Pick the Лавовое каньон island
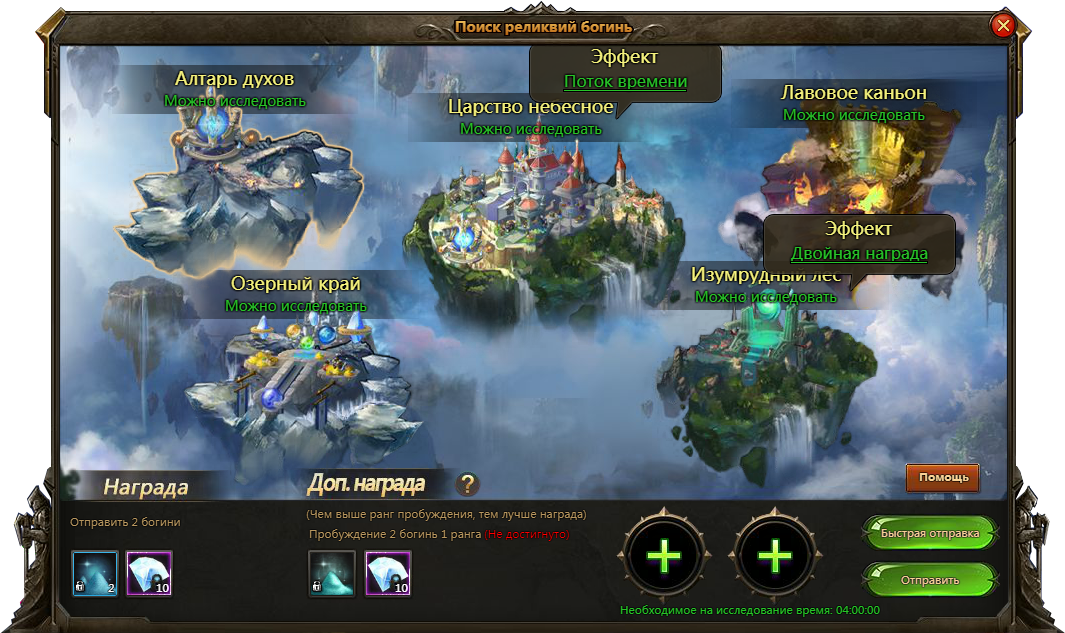 point(850,170)
